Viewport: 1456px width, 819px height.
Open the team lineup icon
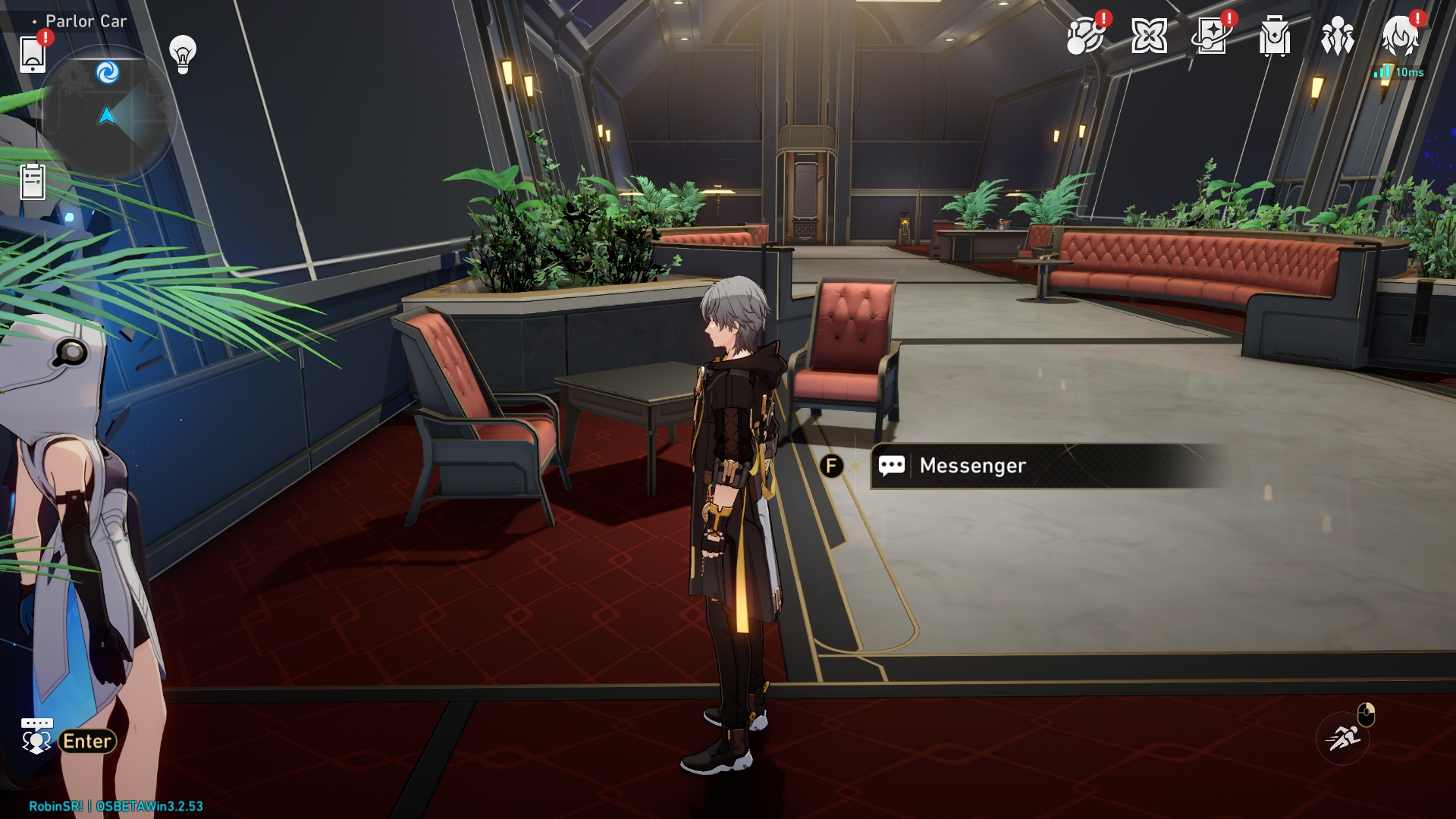click(x=1337, y=36)
